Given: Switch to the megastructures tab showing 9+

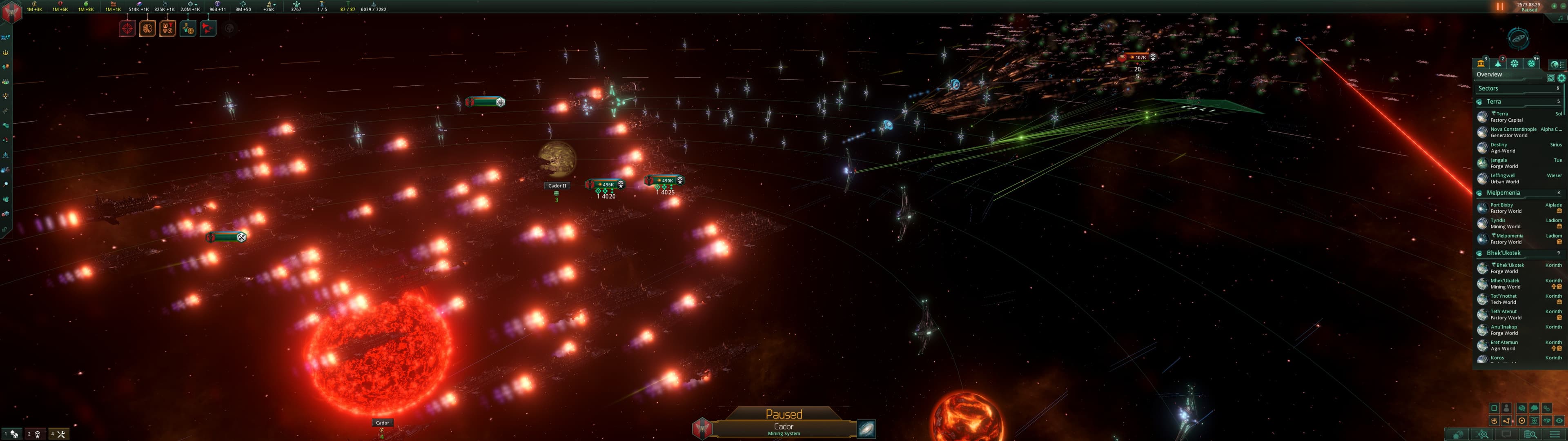Looking at the screenshot, I should pos(1532,63).
